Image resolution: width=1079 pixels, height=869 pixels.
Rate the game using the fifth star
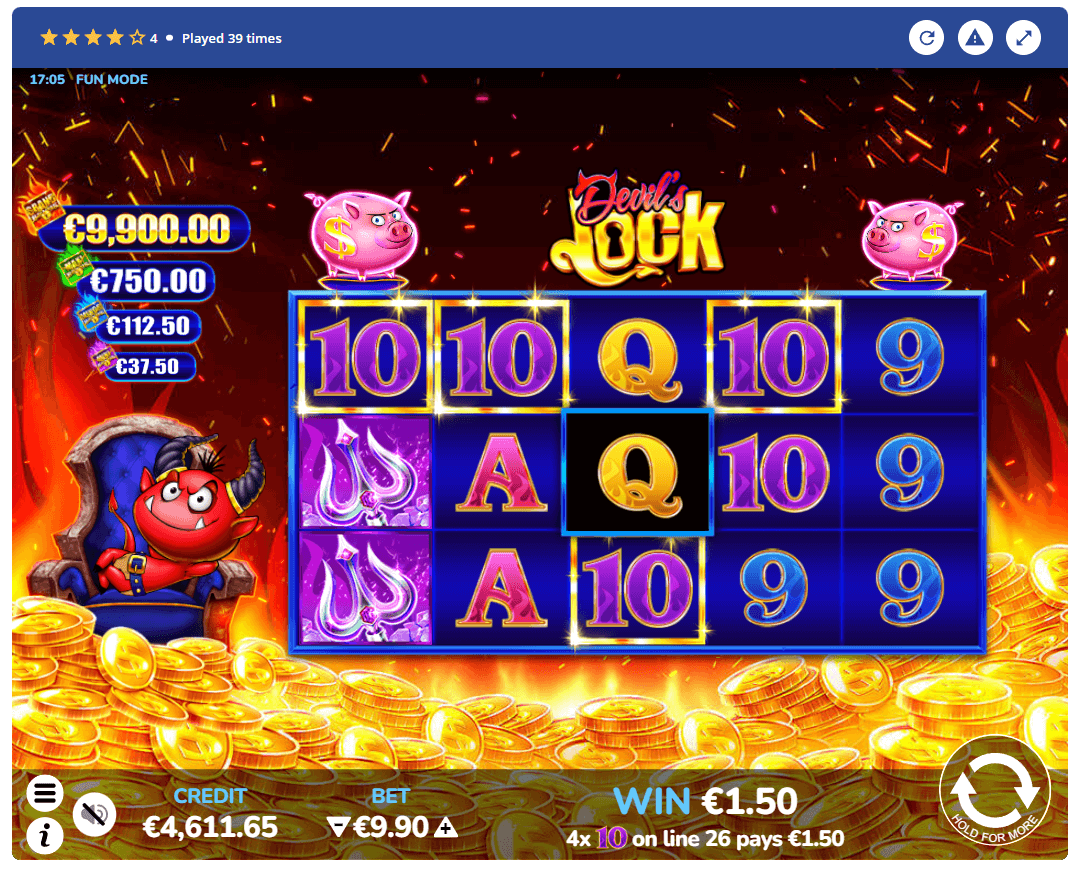[137, 38]
